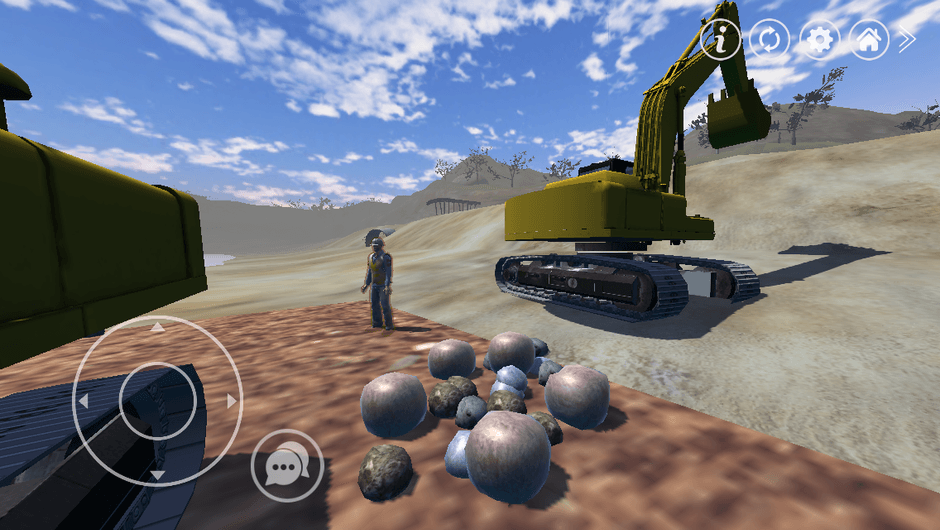The image size is (940, 530).
Task: Go to the home screen
Action: pyautogui.click(x=869, y=39)
